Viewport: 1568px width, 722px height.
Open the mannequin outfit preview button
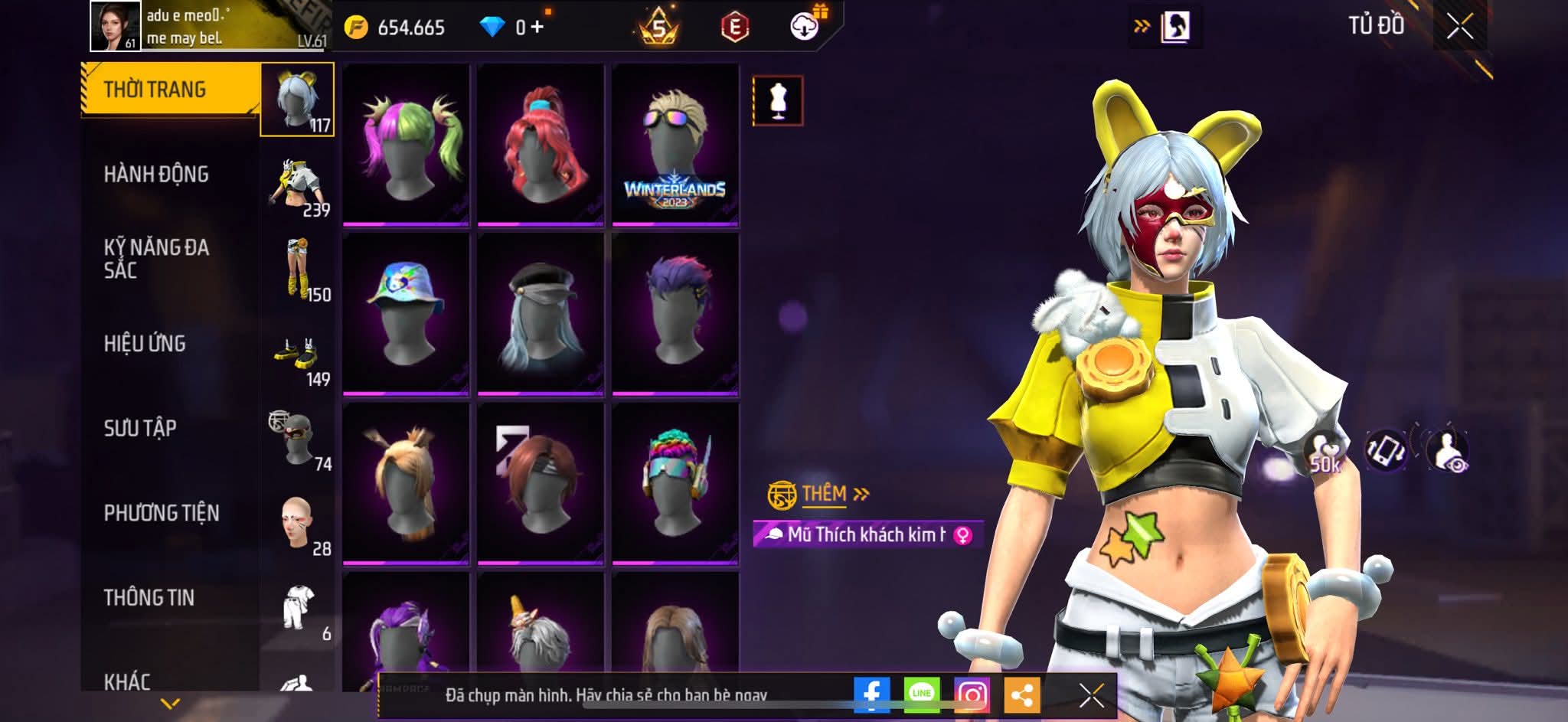[778, 100]
